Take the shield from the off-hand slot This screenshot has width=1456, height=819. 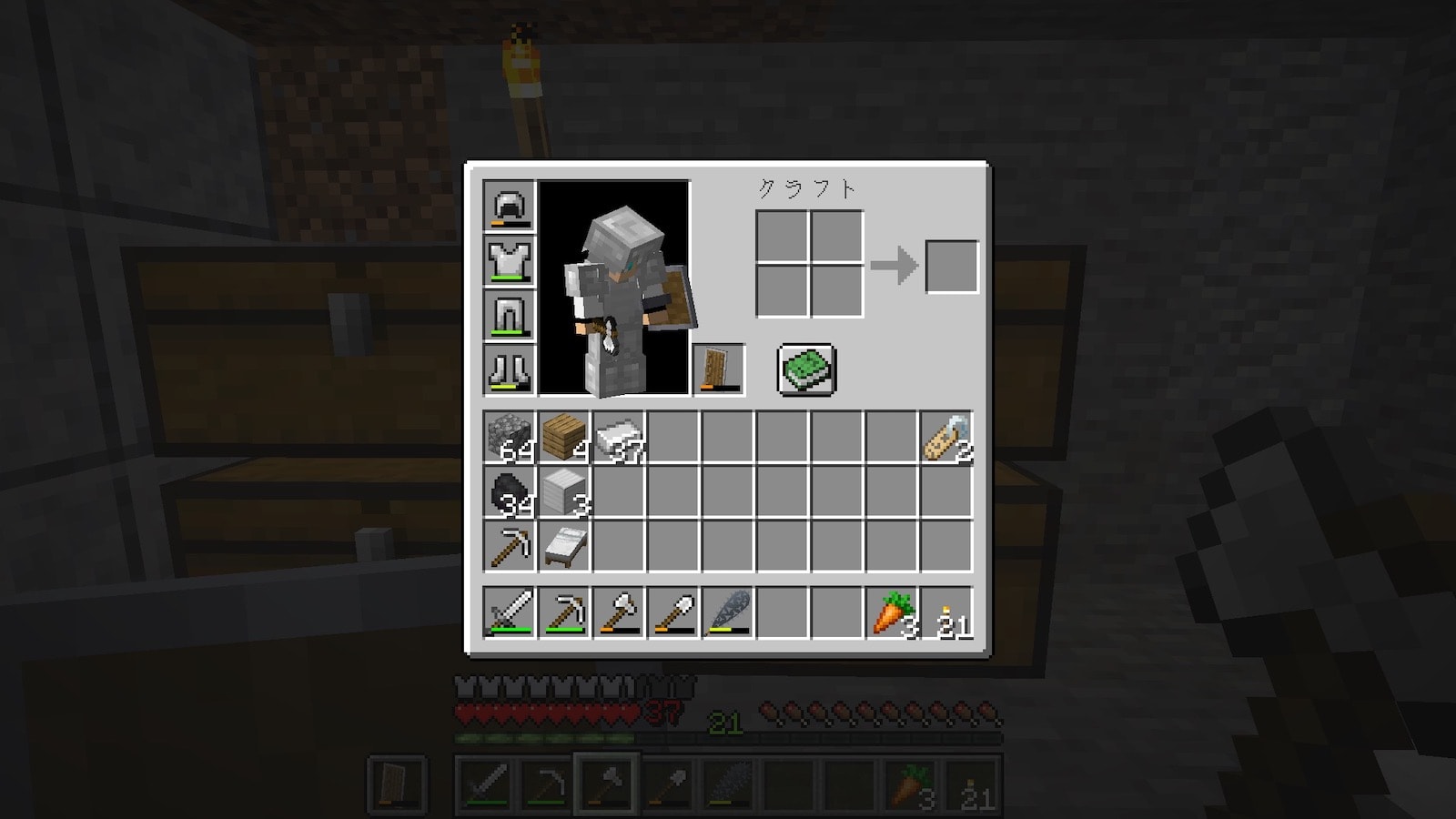point(719,369)
